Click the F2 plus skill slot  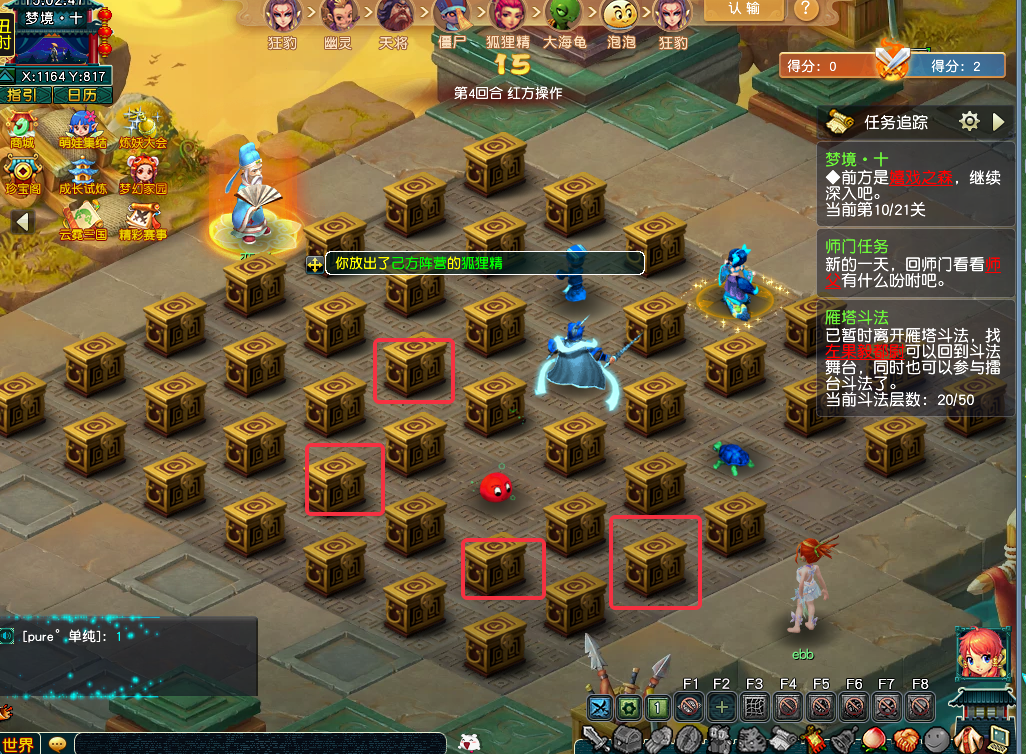pyautogui.click(x=721, y=707)
